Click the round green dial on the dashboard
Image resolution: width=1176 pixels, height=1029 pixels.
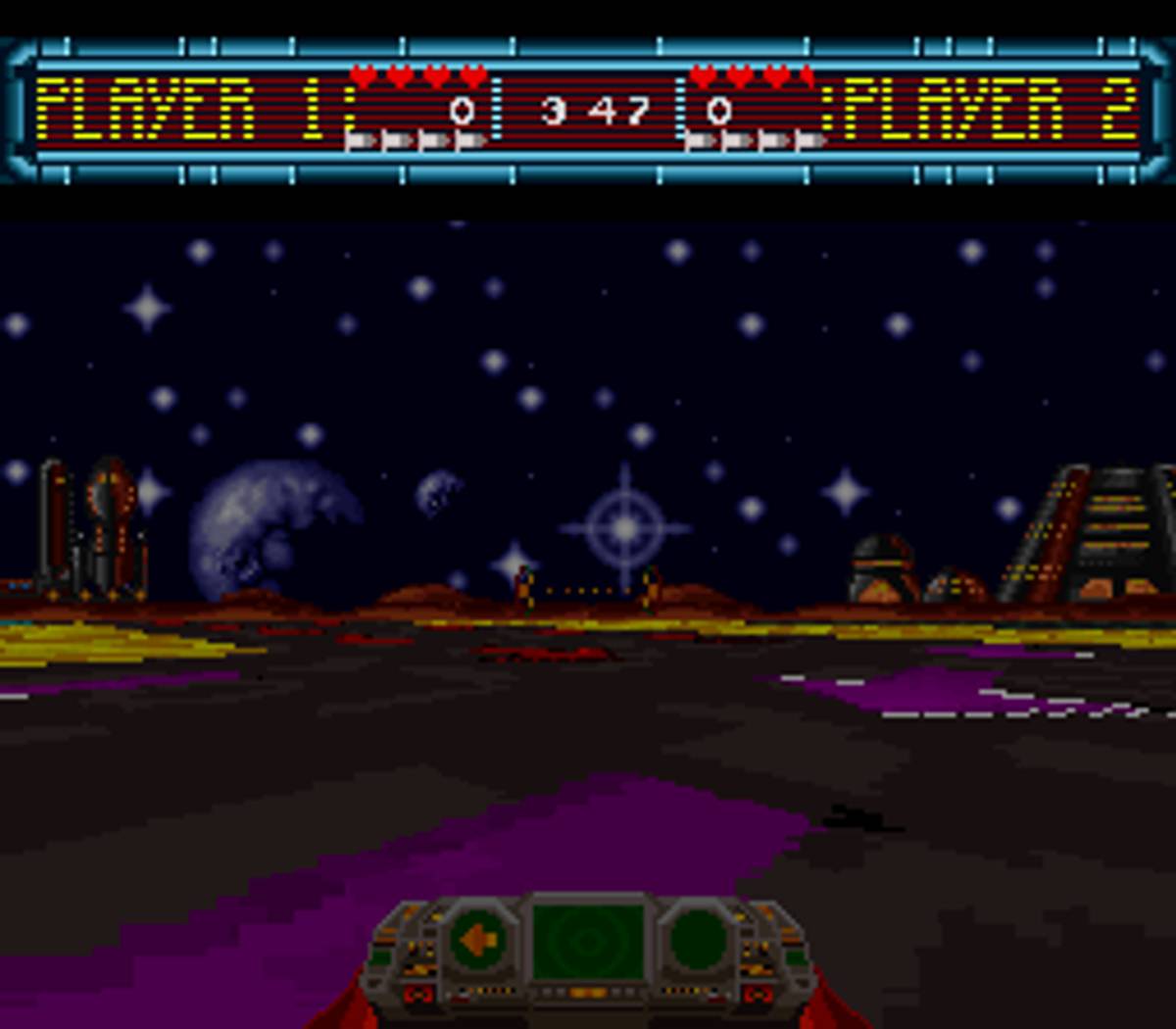pyautogui.click(x=698, y=941)
